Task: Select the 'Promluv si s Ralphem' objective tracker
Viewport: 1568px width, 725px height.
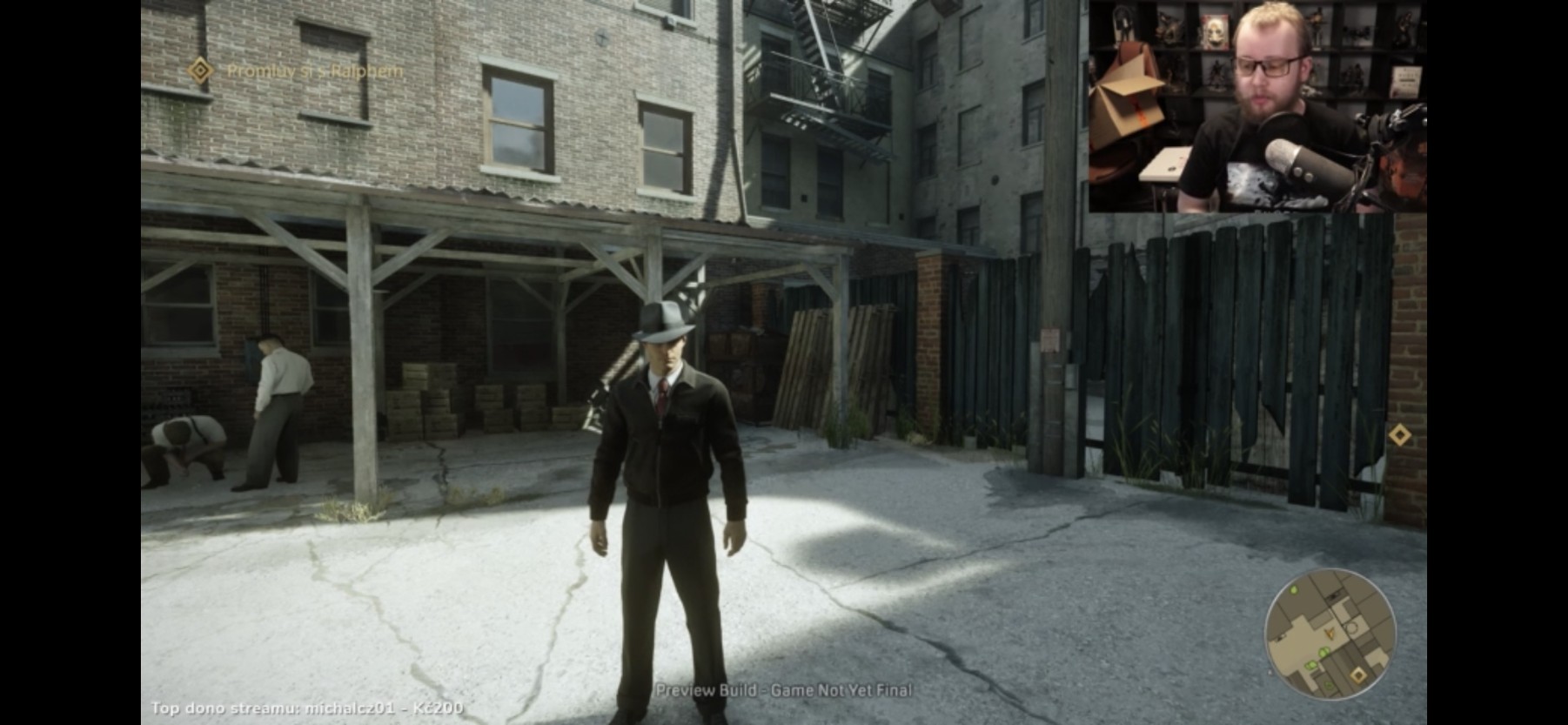Action: (x=298, y=70)
